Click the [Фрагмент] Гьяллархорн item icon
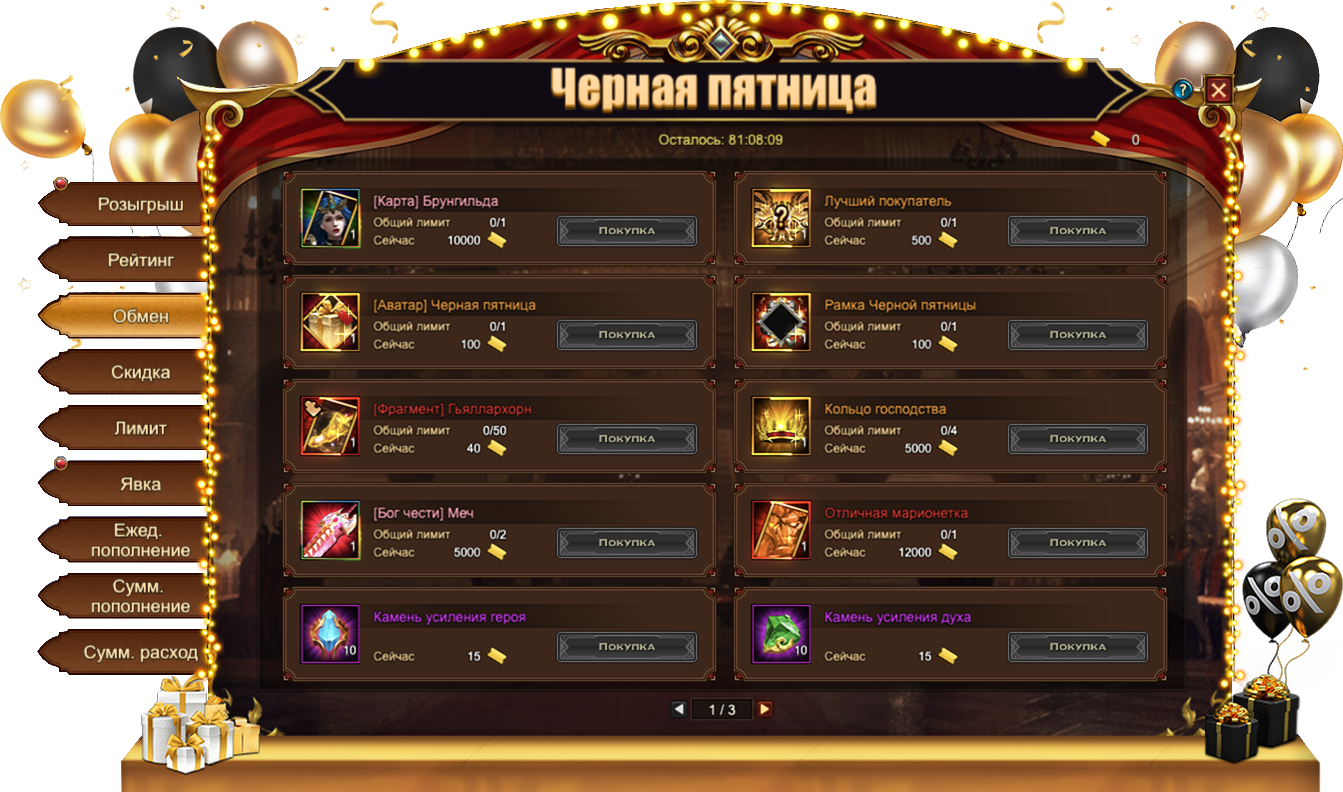This screenshot has width=1343, height=792. tap(330, 426)
